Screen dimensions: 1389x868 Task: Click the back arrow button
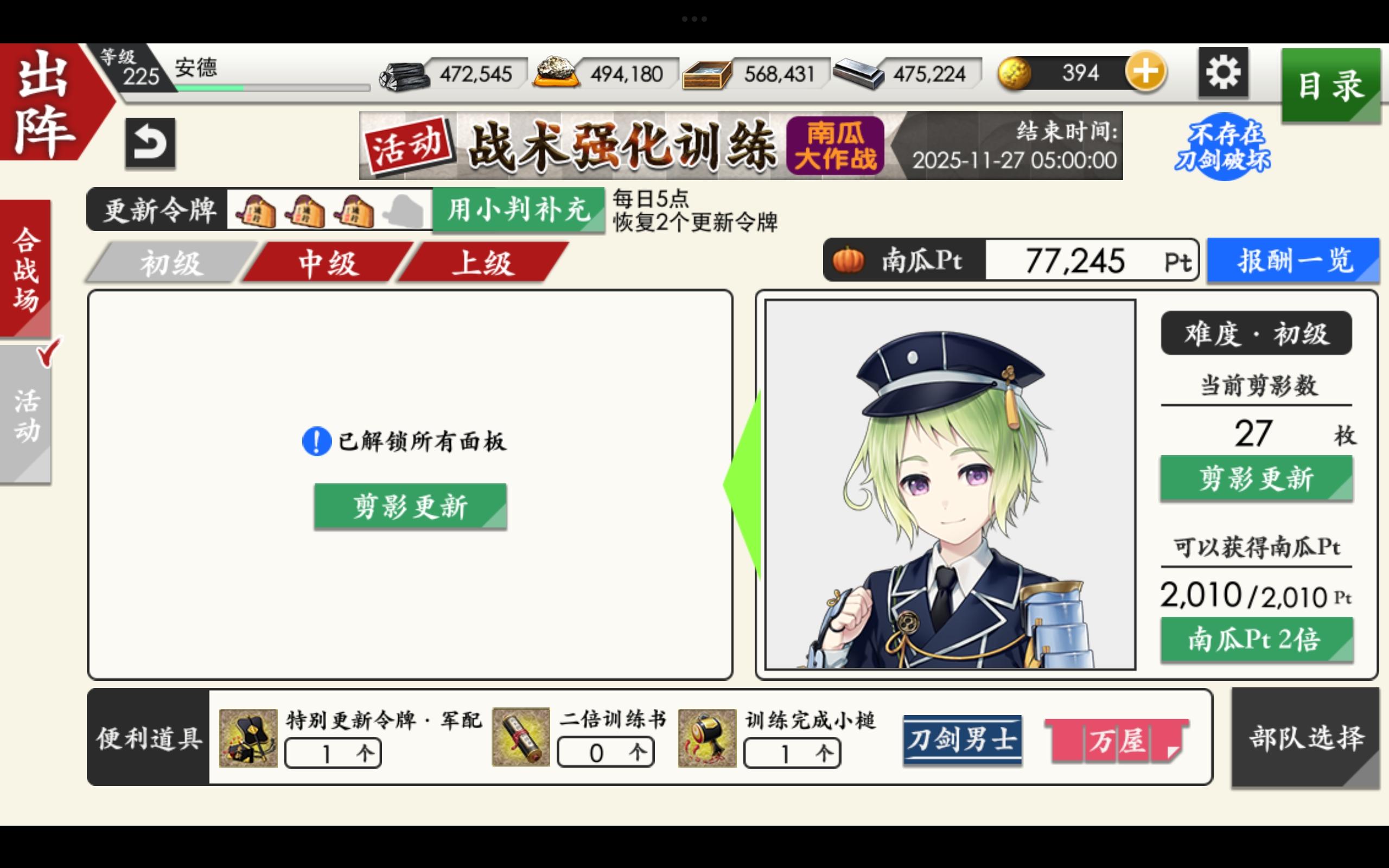pyautogui.click(x=151, y=142)
